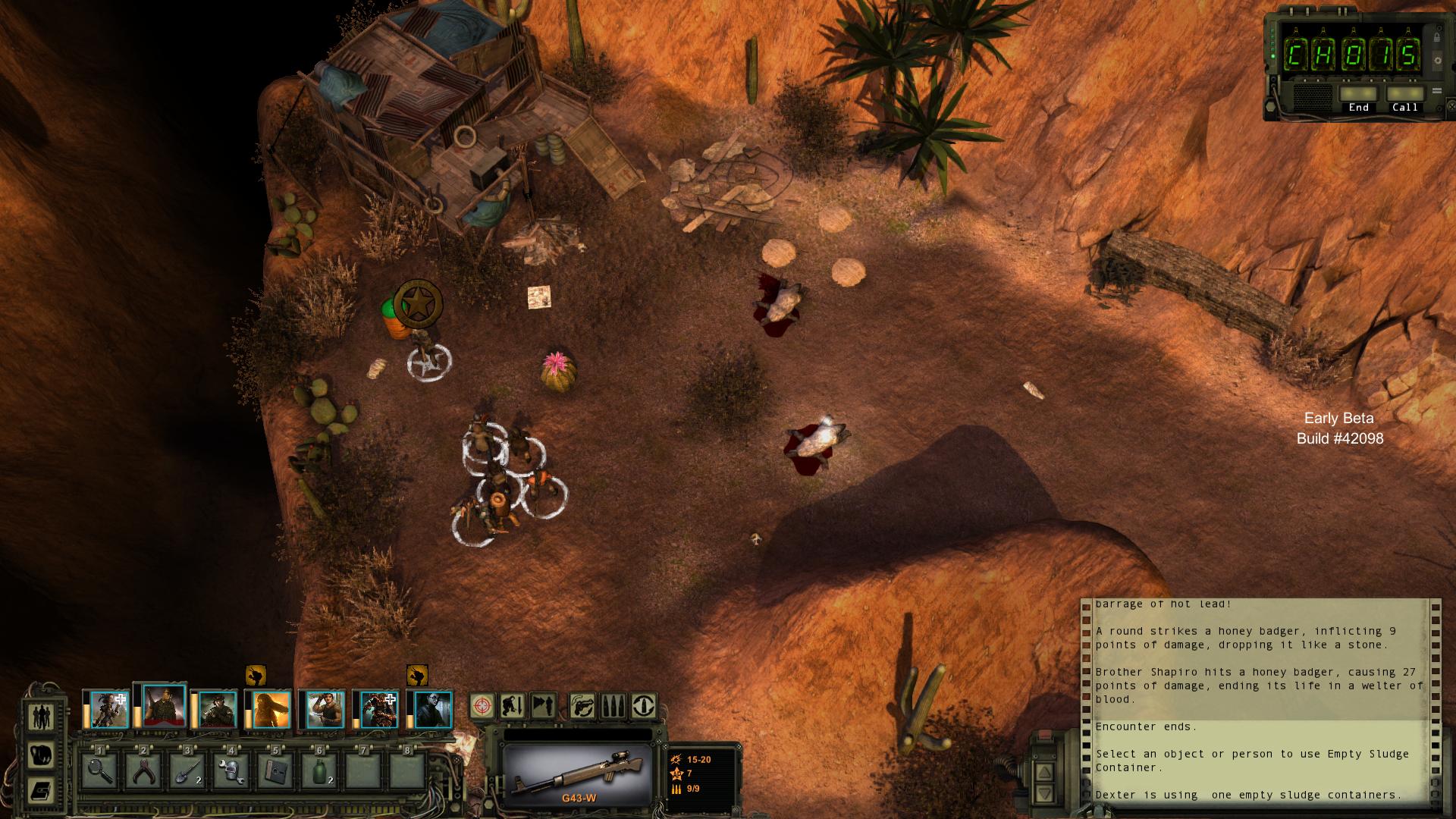This screenshot has height=819, width=1456.
Task: Use the green canteen in slot 6
Action: click(321, 770)
